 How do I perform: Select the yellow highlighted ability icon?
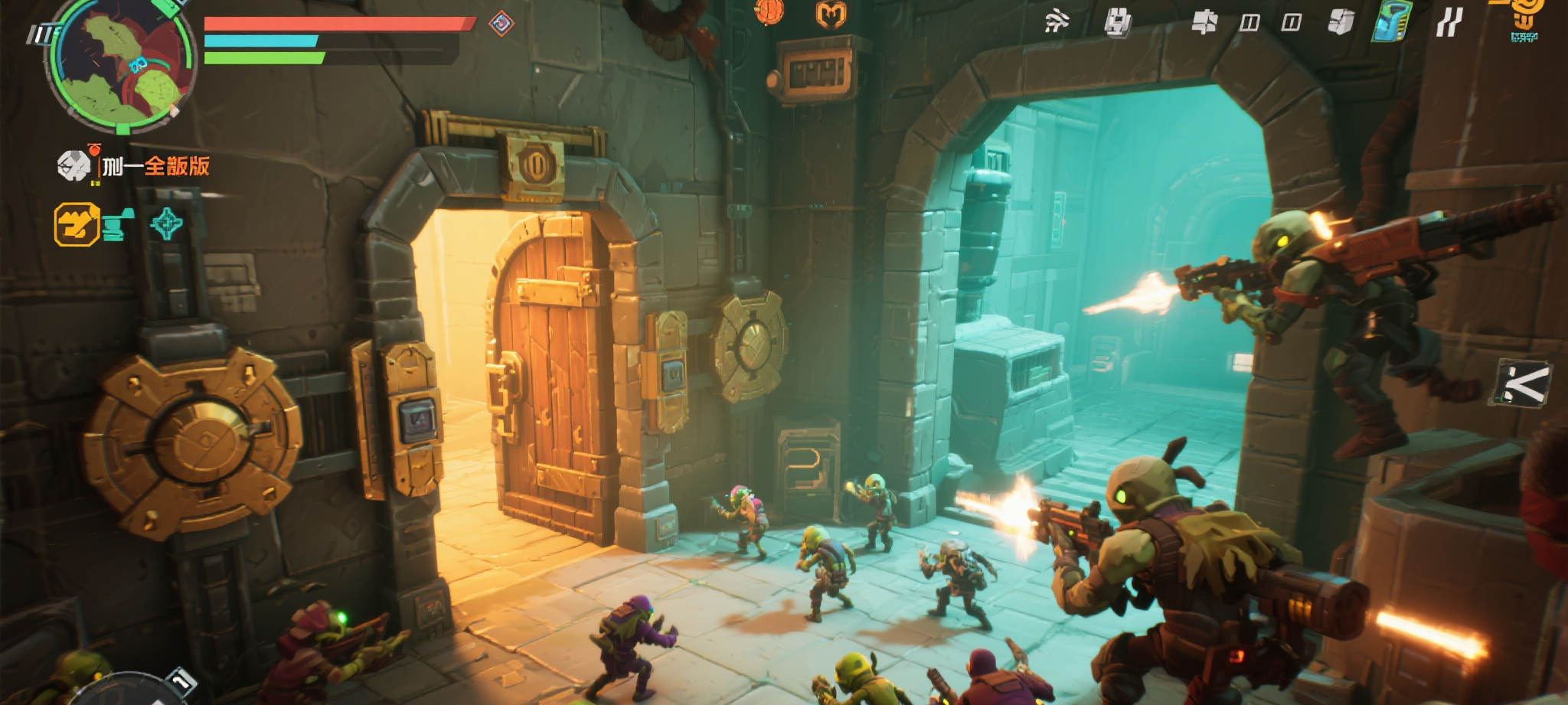[x=77, y=224]
